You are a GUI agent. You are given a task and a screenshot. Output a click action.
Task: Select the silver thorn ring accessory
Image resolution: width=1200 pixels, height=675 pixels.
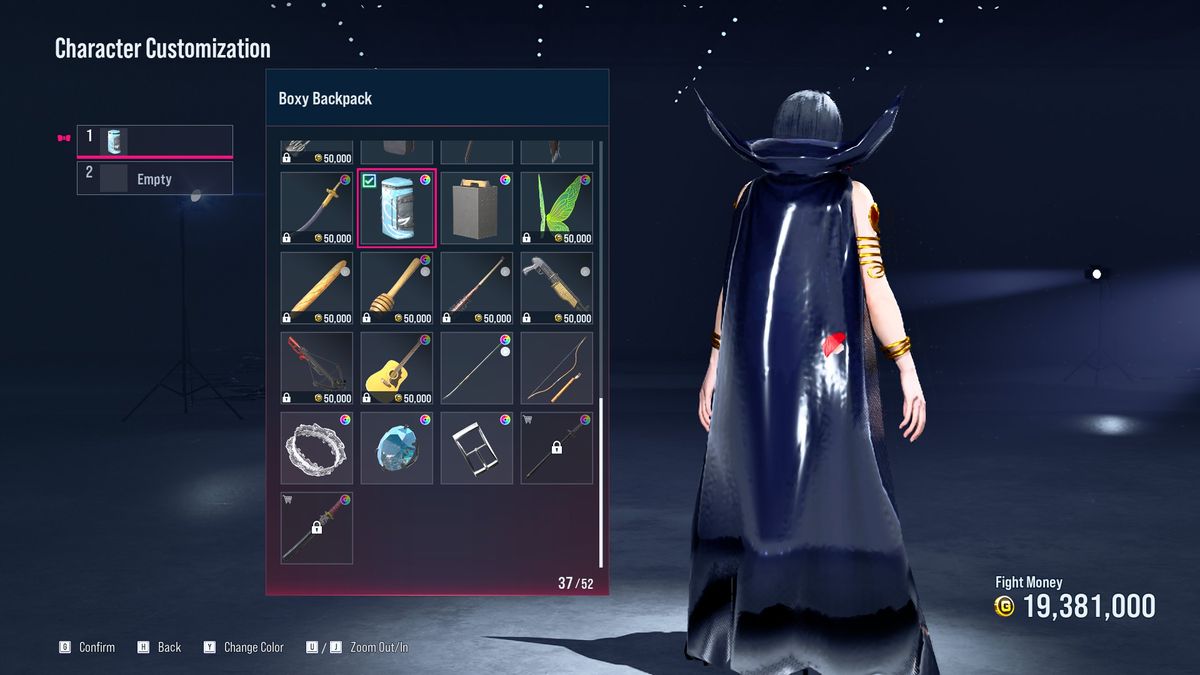[317, 448]
